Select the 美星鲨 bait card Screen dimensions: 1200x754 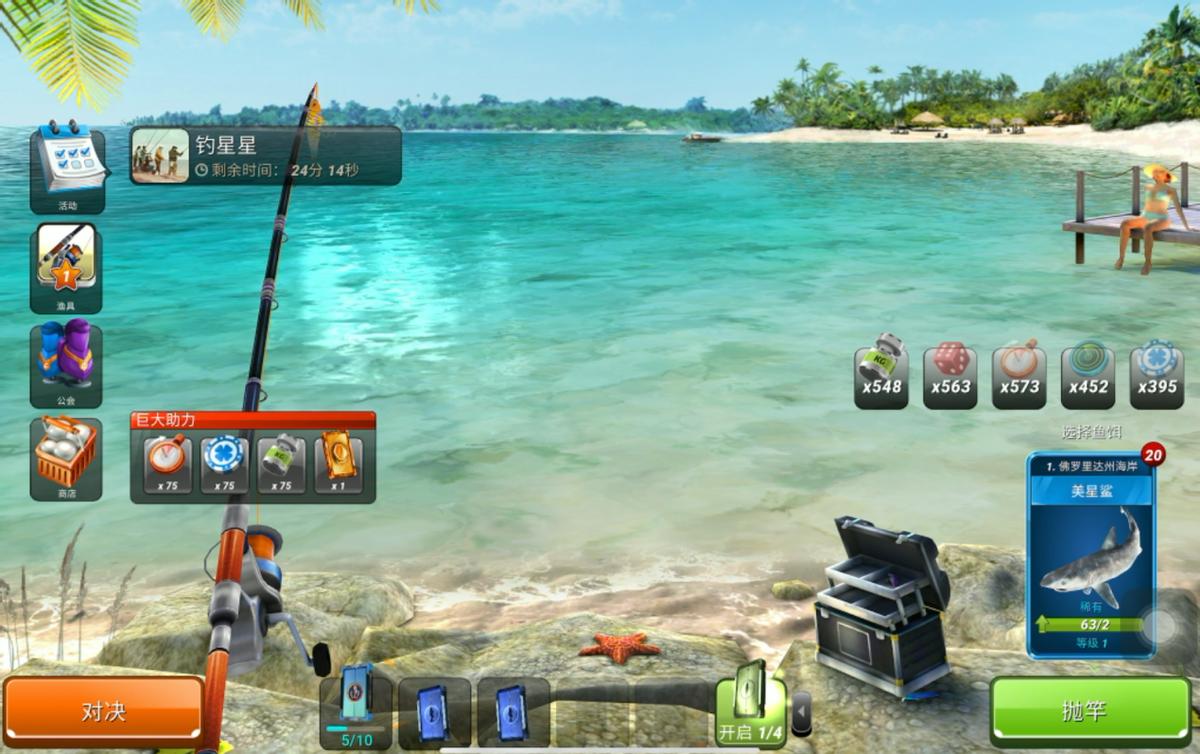[x=1090, y=555]
